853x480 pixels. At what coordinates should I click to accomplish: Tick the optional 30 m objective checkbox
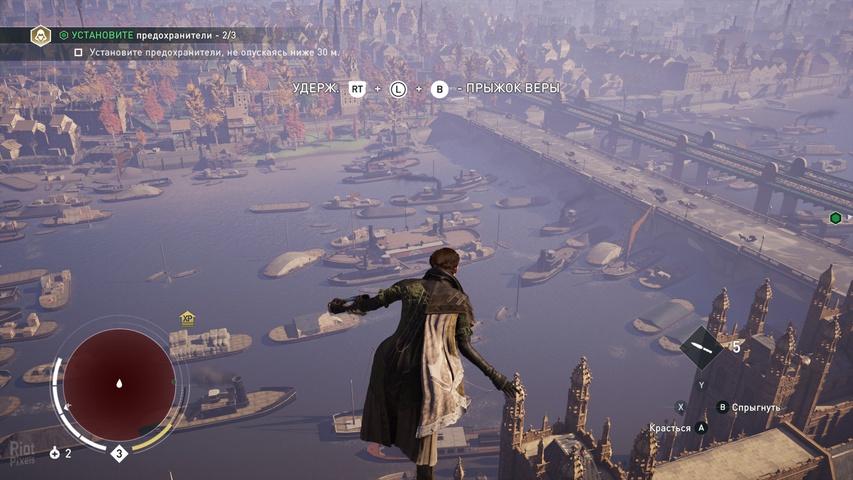coord(79,52)
